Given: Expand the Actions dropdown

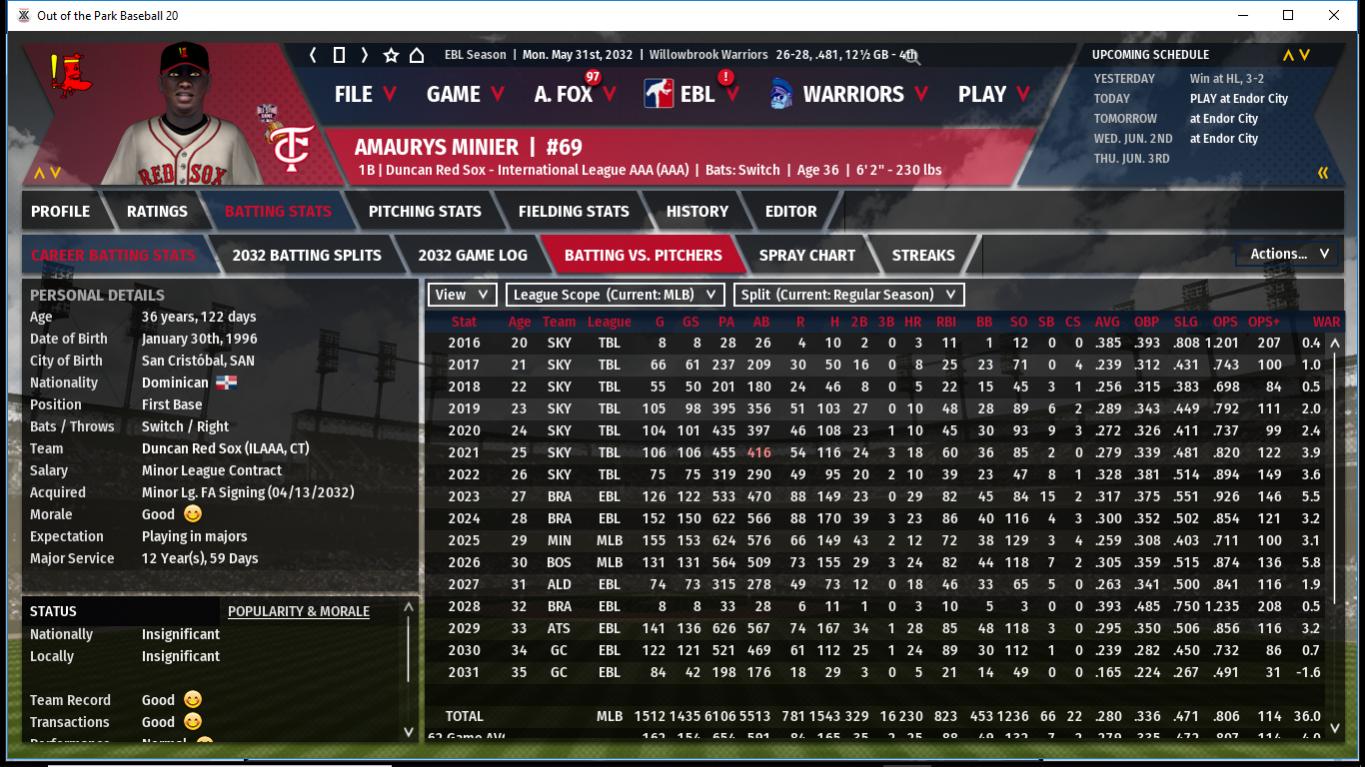Looking at the screenshot, I should [x=1288, y=254].
